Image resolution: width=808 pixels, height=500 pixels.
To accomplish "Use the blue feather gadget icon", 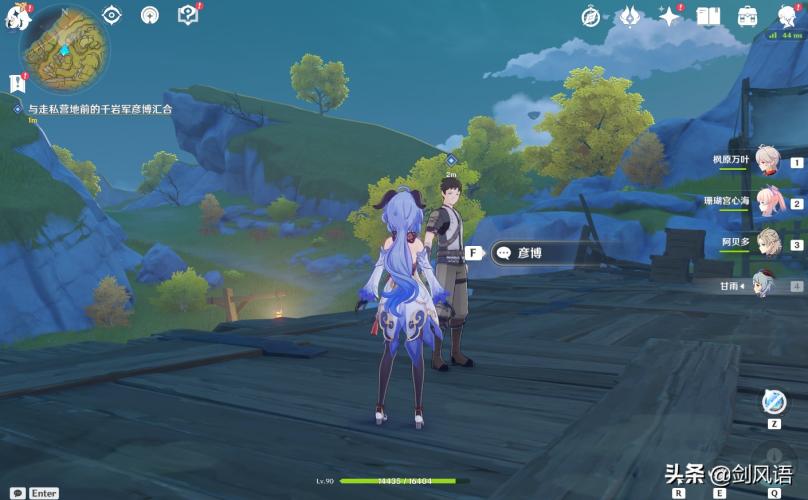I will click(x=773, y=401).
